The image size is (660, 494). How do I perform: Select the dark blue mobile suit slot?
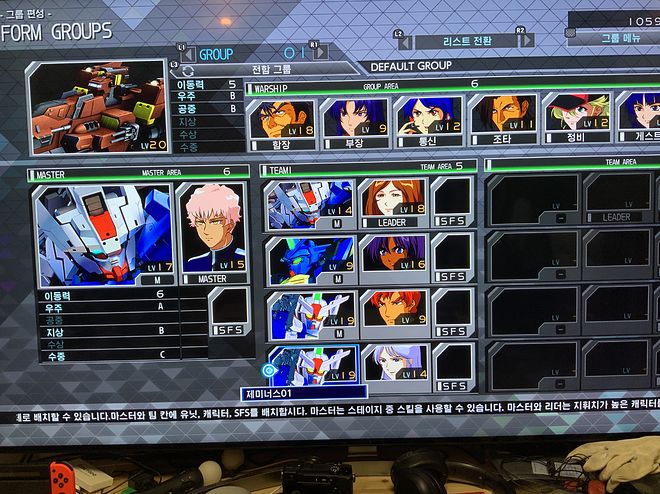309,258
